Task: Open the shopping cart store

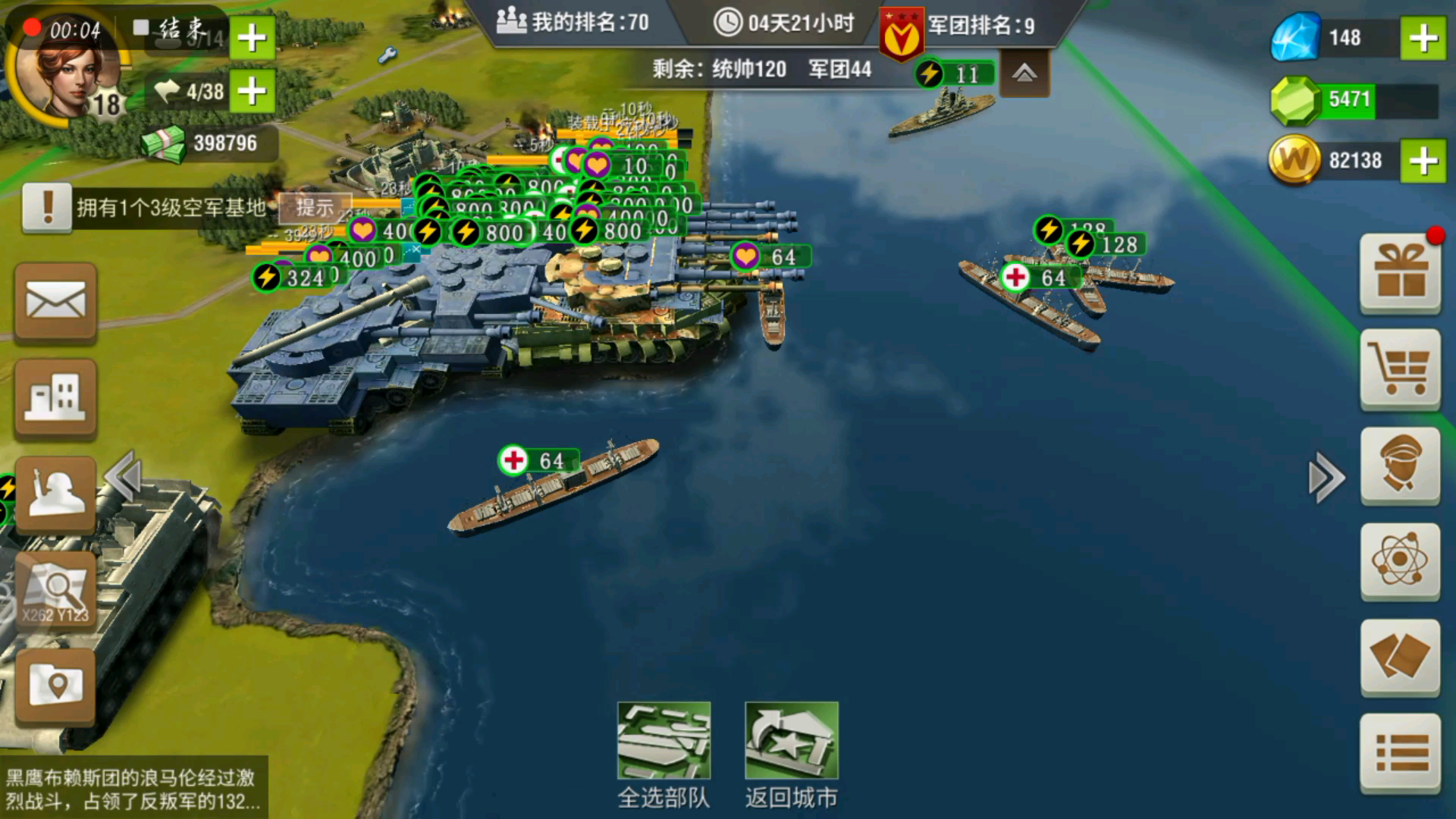Action: (1400, 369)
